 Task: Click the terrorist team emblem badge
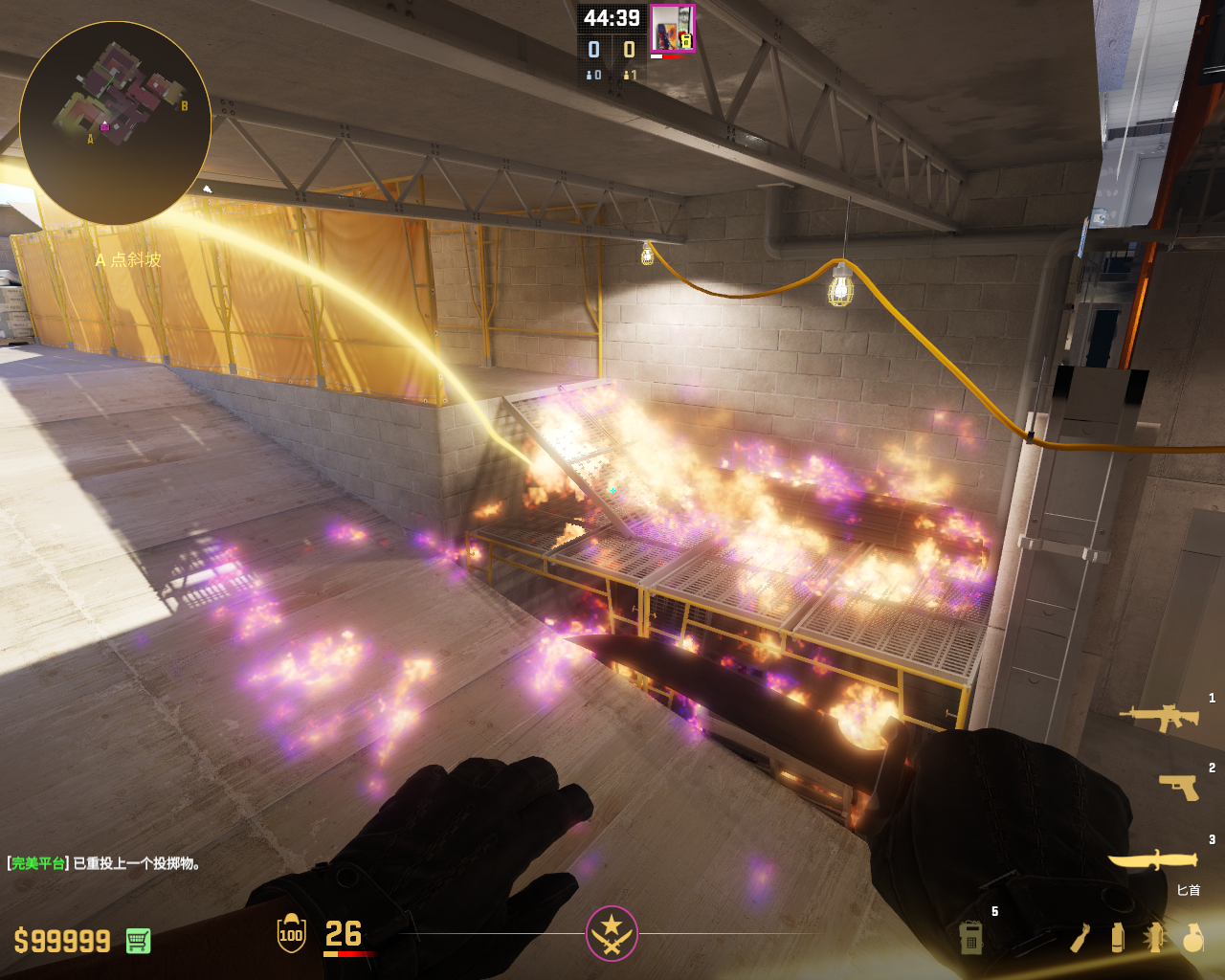click(612, 933)
